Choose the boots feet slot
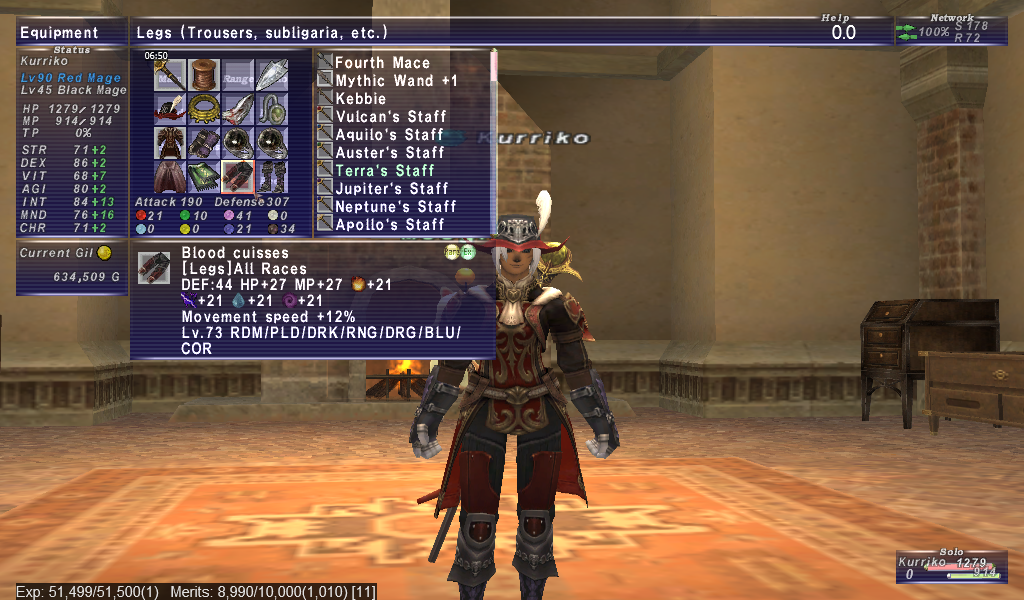1024x600 pixels. tap(270, 175)
